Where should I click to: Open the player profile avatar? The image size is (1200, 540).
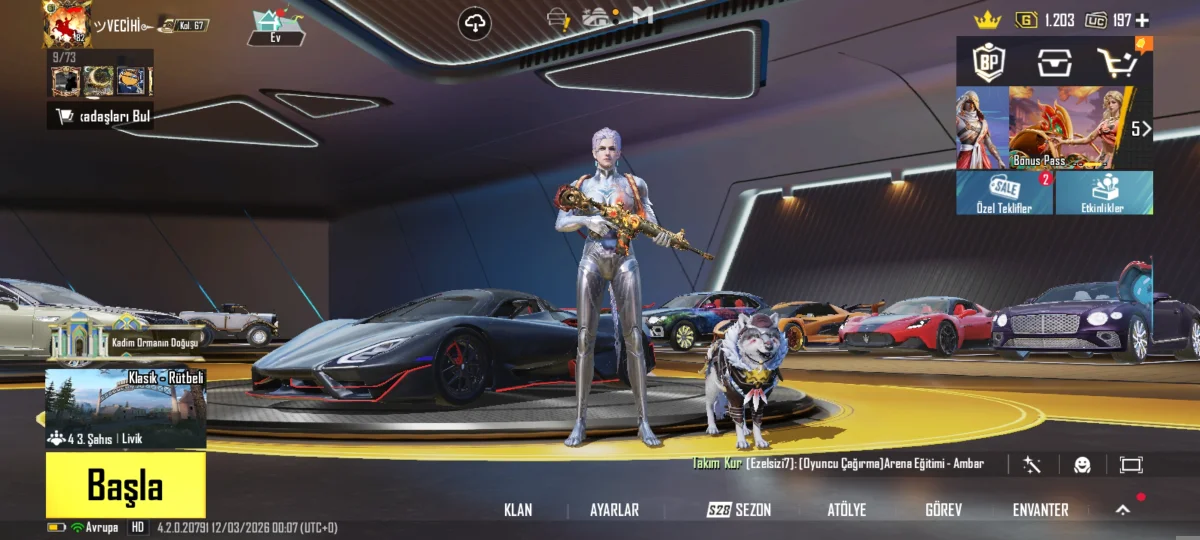(67, 24)
